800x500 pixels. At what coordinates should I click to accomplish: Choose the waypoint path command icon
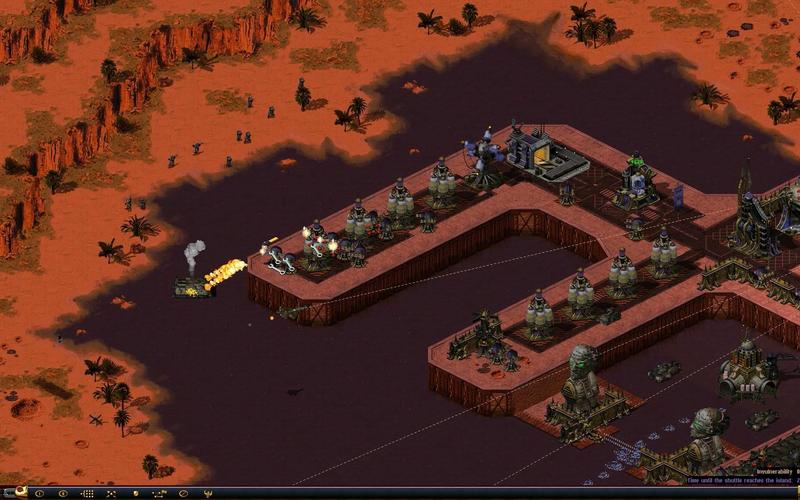click(x=160, y=493)
